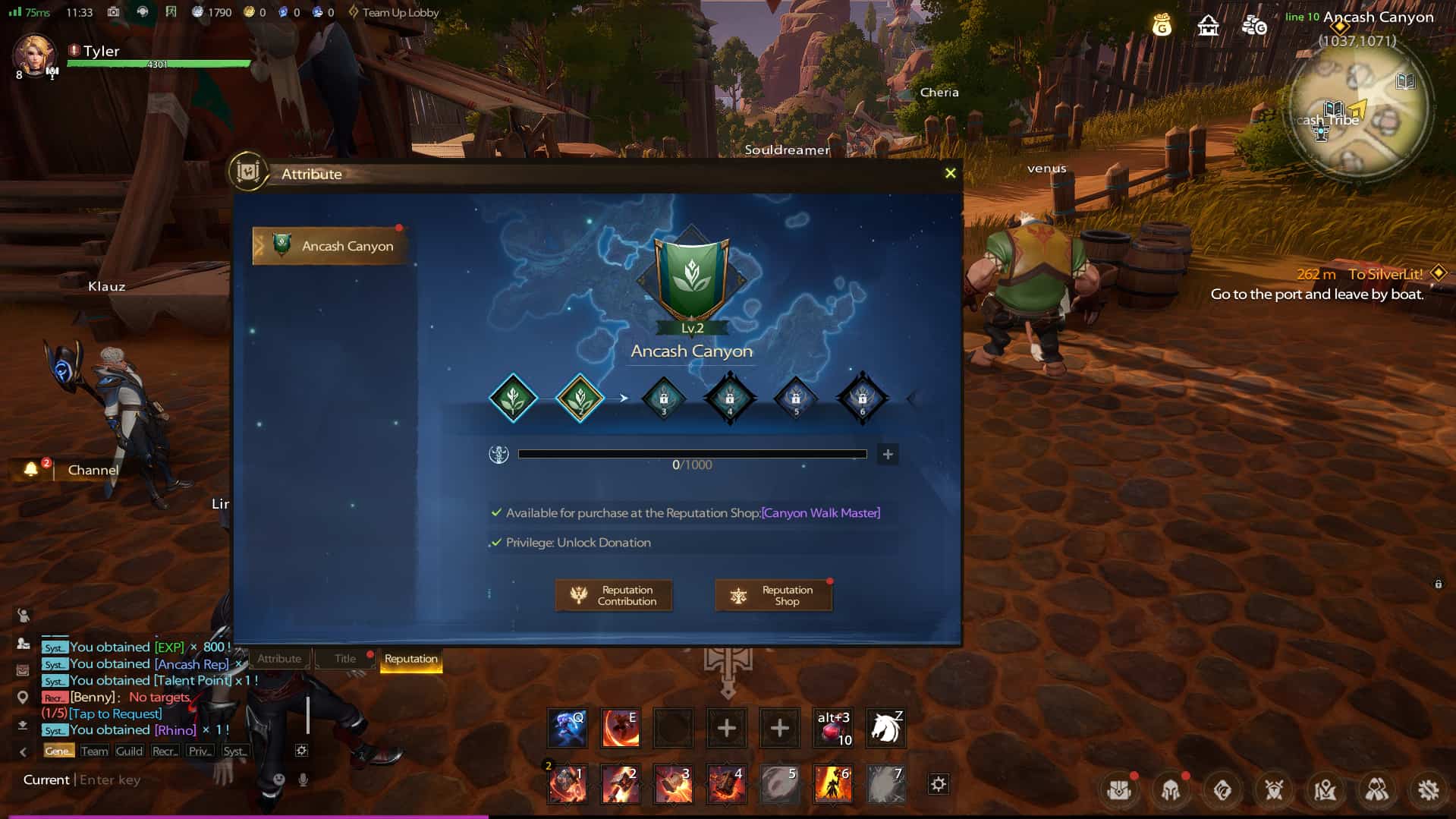Select the Attribute tab
This screenshot has width=1456, height=819.
(279, 659)
